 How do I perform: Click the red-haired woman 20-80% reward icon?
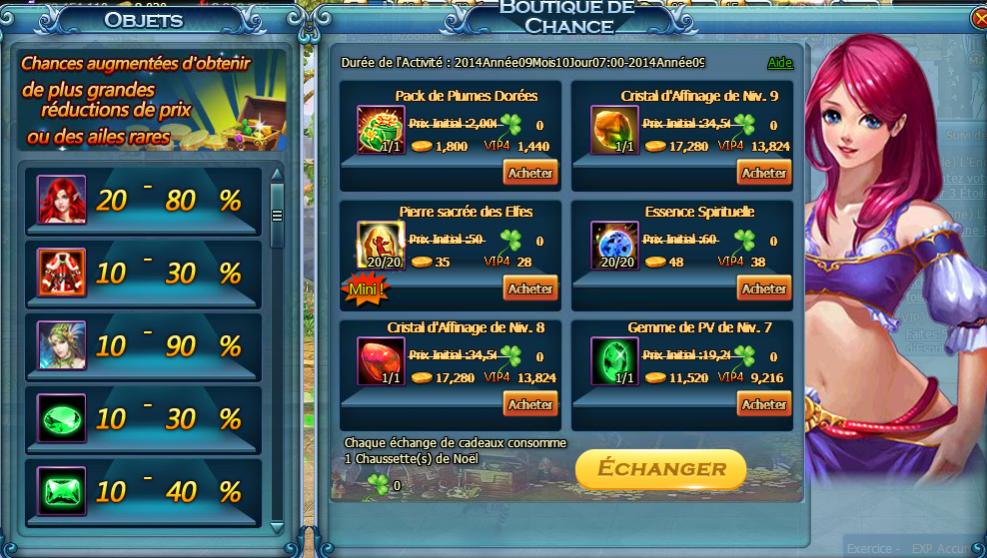point(61,200)
